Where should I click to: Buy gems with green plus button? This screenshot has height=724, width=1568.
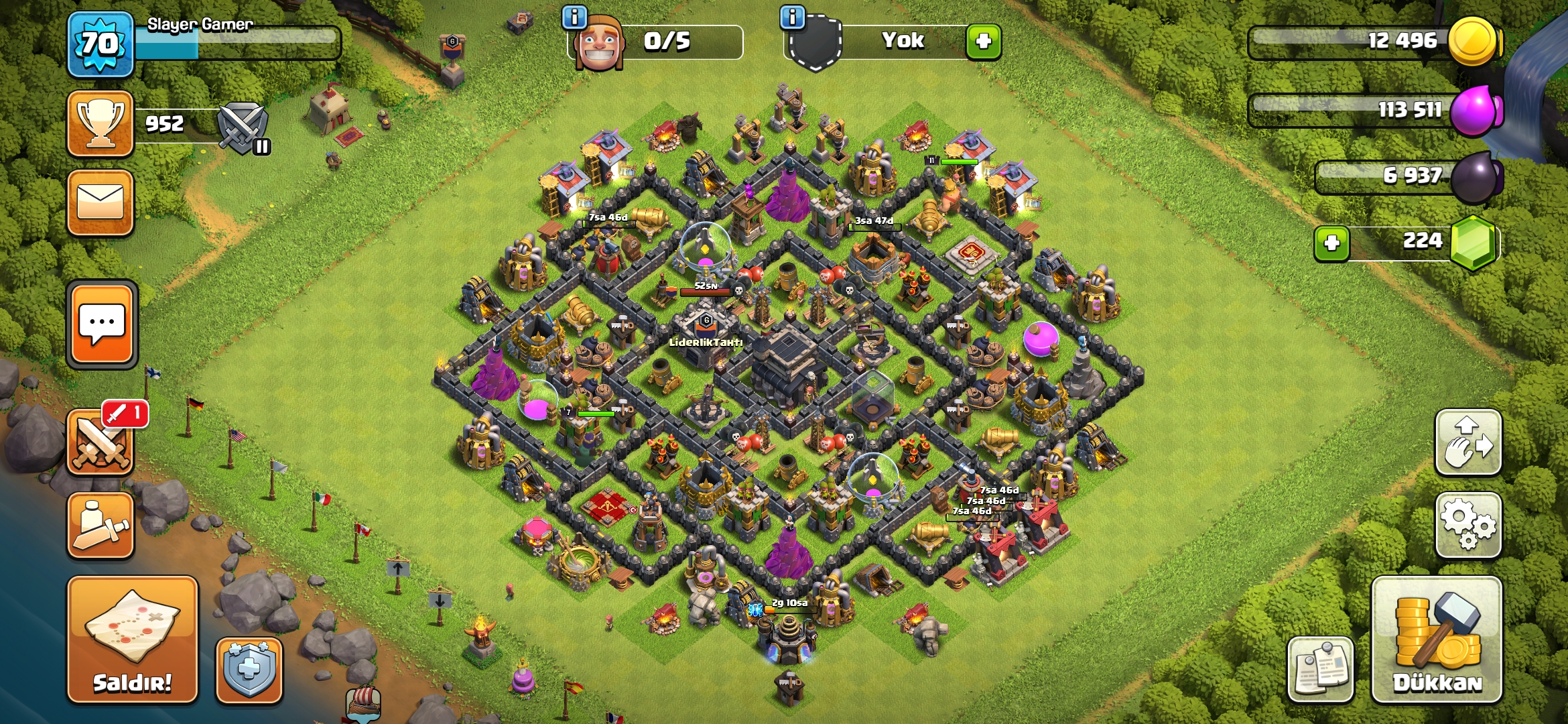coord(1331,243)
